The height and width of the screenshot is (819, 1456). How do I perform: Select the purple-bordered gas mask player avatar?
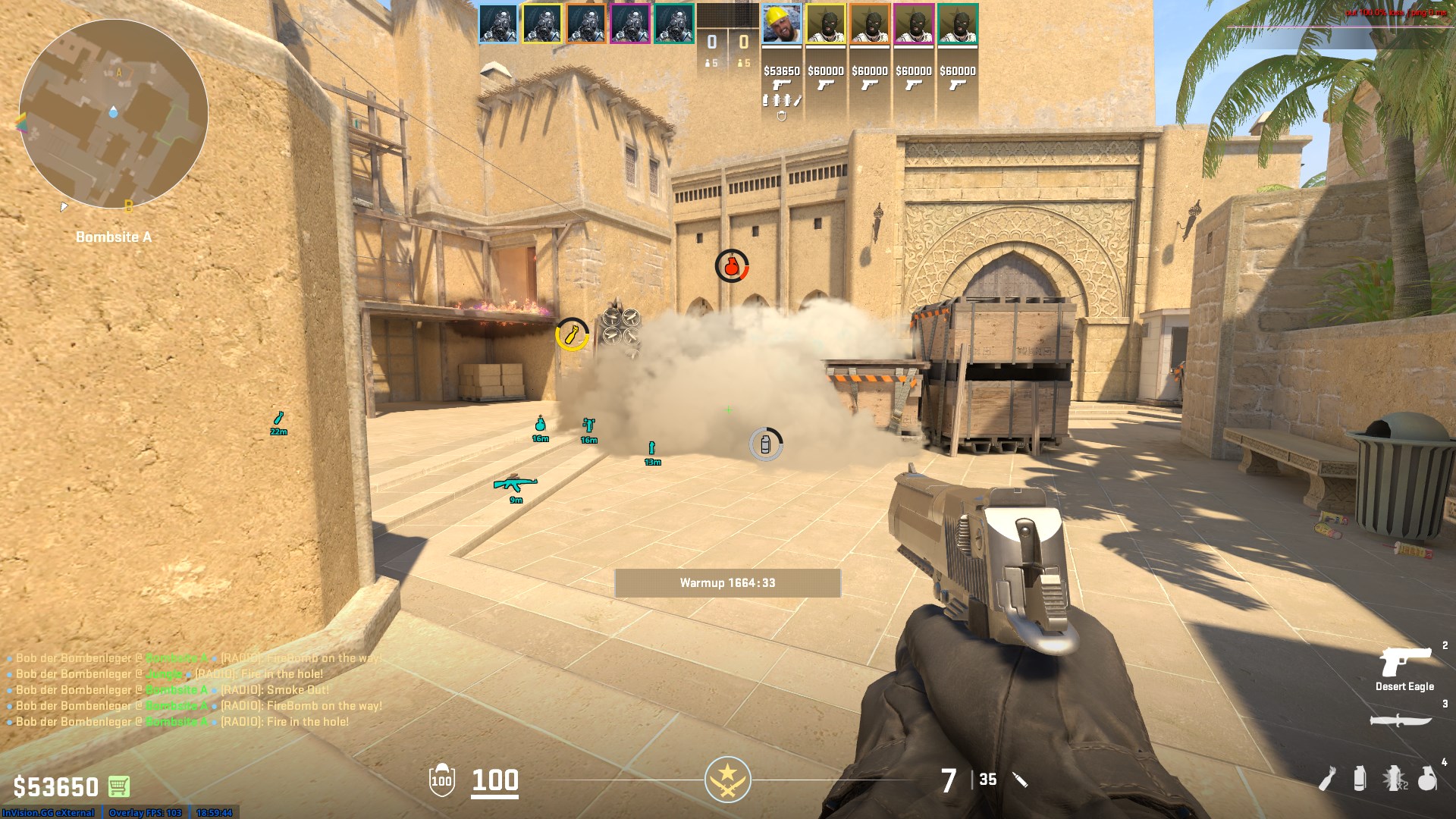point(630,24)
